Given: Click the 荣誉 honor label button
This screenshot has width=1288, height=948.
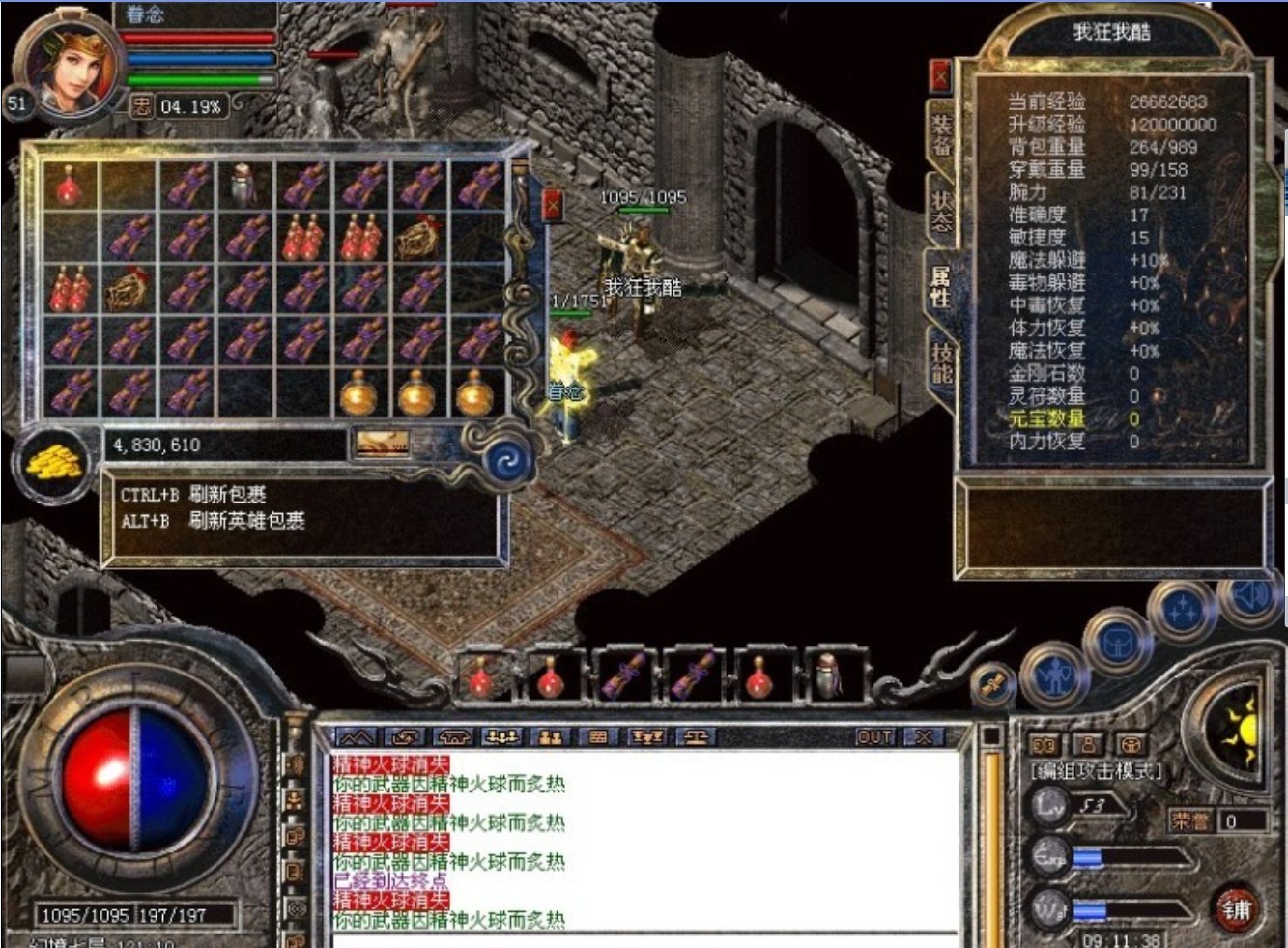Looking at the screenshot, I should [x=1189, y=820].
